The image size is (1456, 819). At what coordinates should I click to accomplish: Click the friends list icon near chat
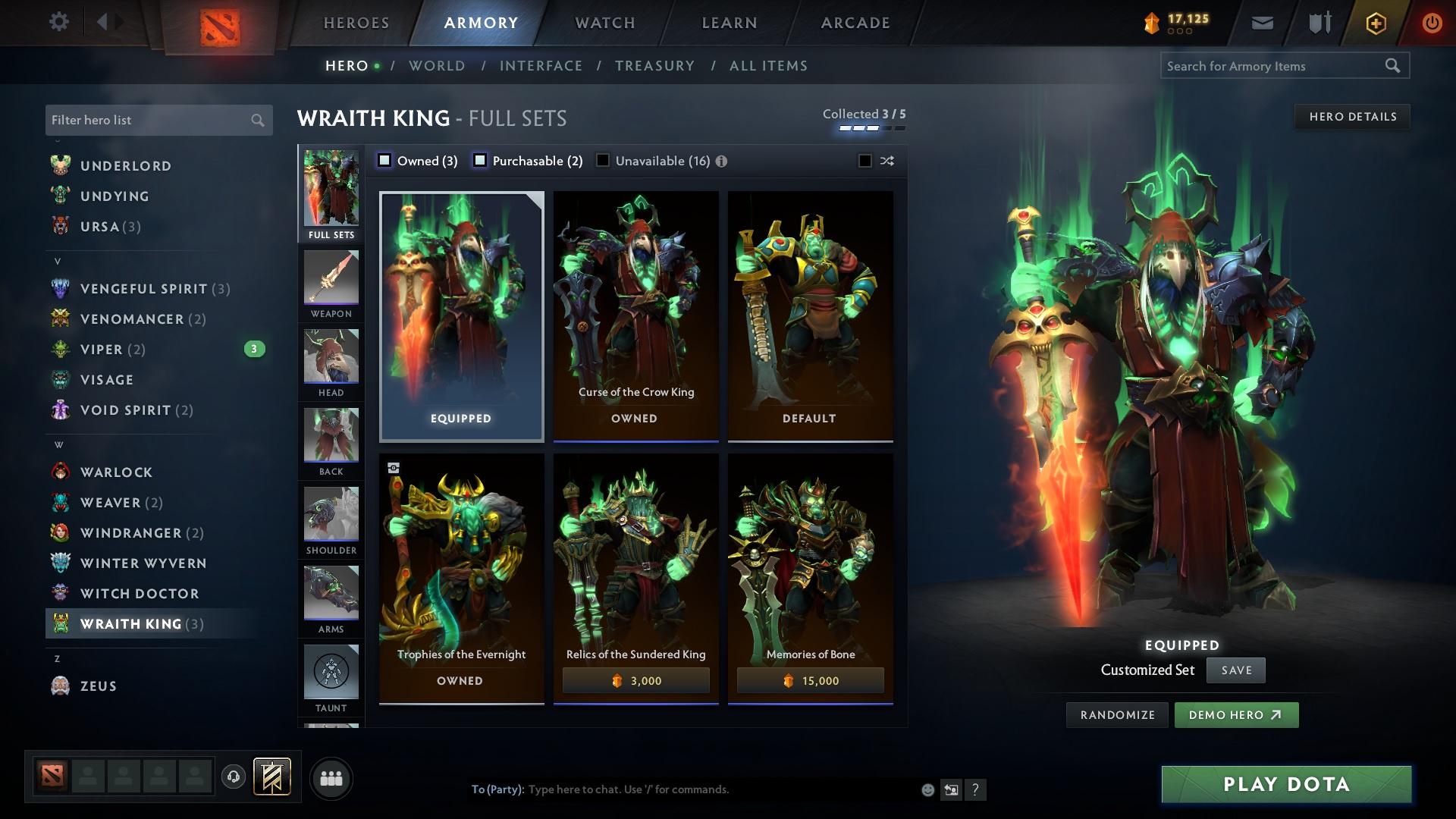[x=331, y=777]
